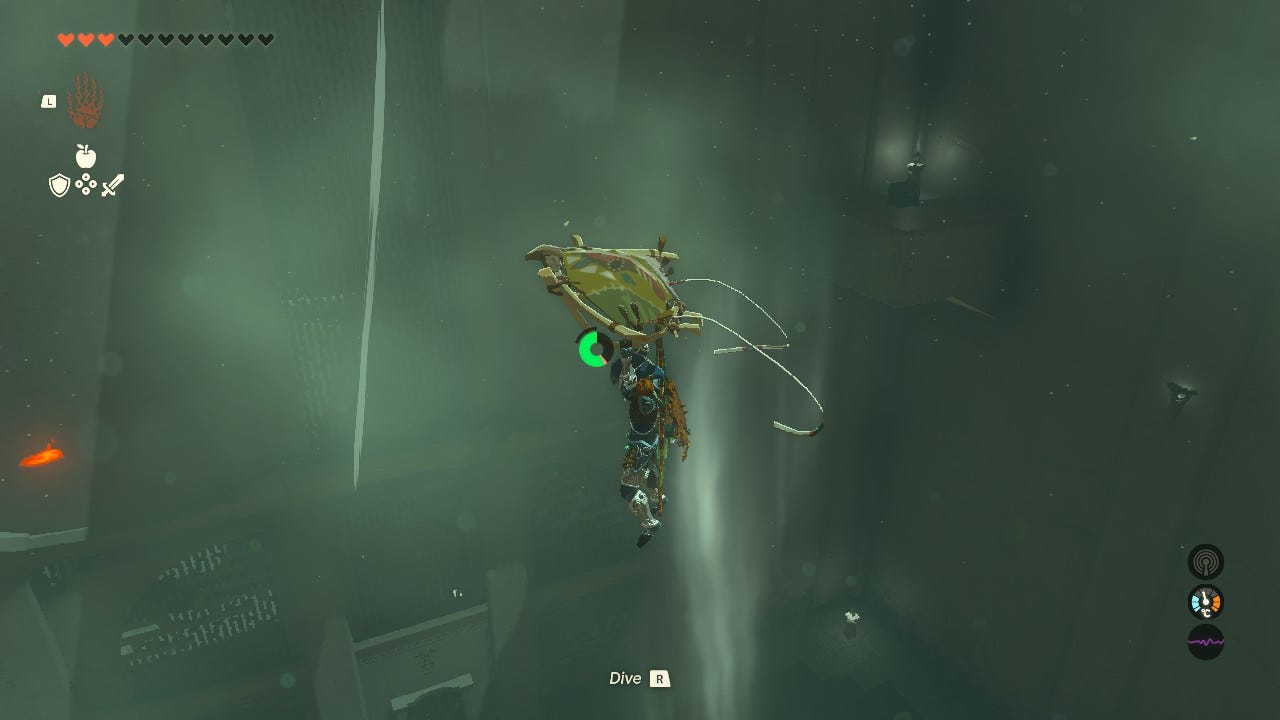This screenshot has width=1280, height=720.
Task: Click the sound detection antenna icon
Action: pyautogui.click(x=1206, y=562)
